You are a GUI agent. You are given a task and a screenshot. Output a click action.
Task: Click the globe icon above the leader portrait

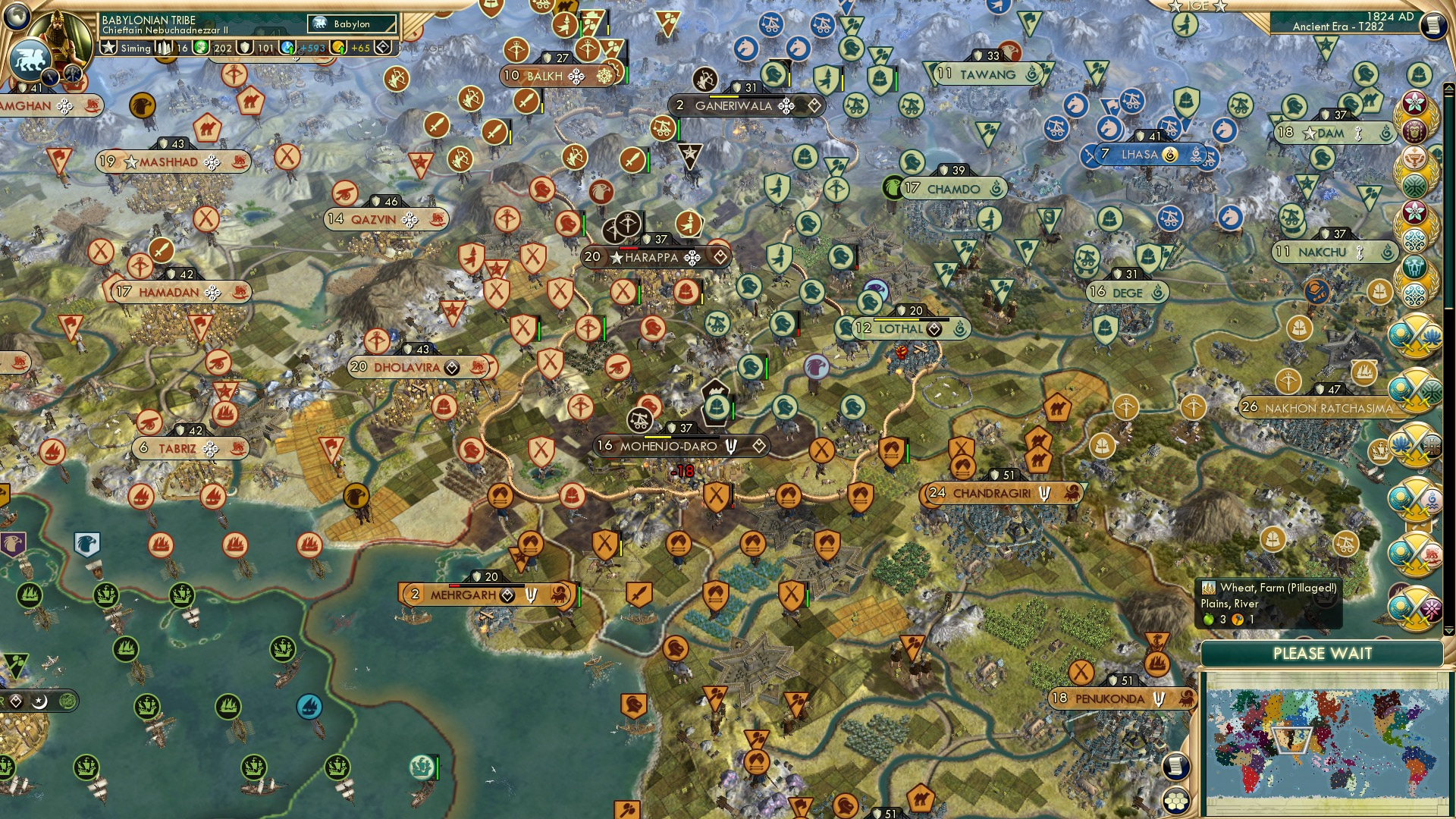tap(17, 15)
